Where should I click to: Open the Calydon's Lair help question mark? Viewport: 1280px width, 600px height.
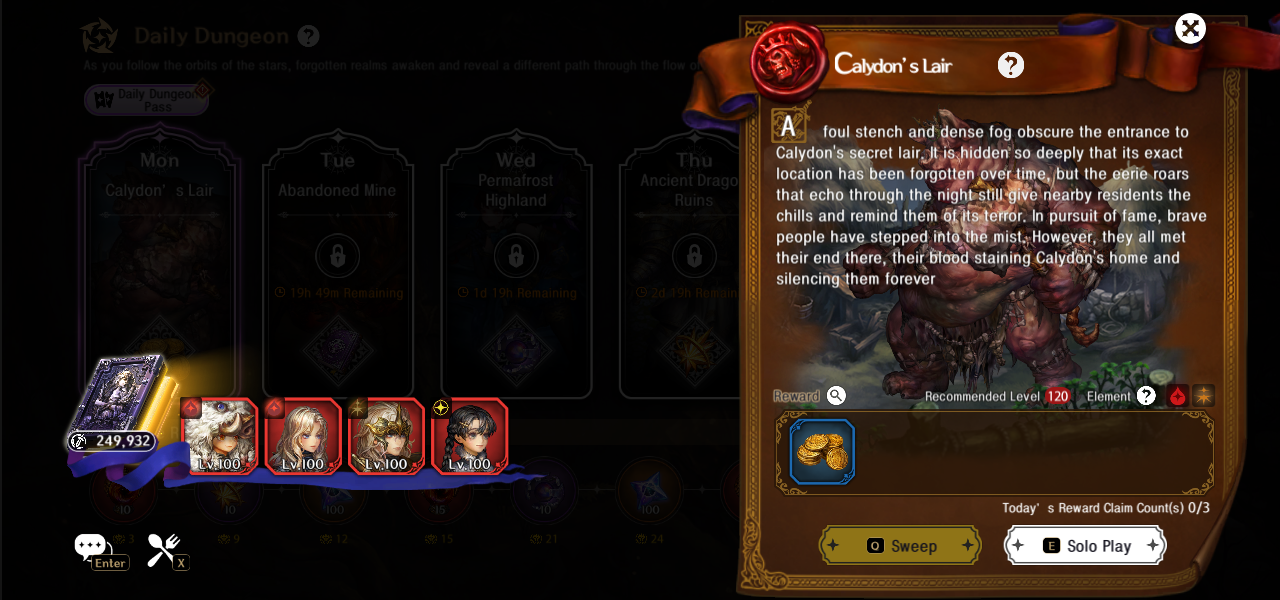[1011, 65]
